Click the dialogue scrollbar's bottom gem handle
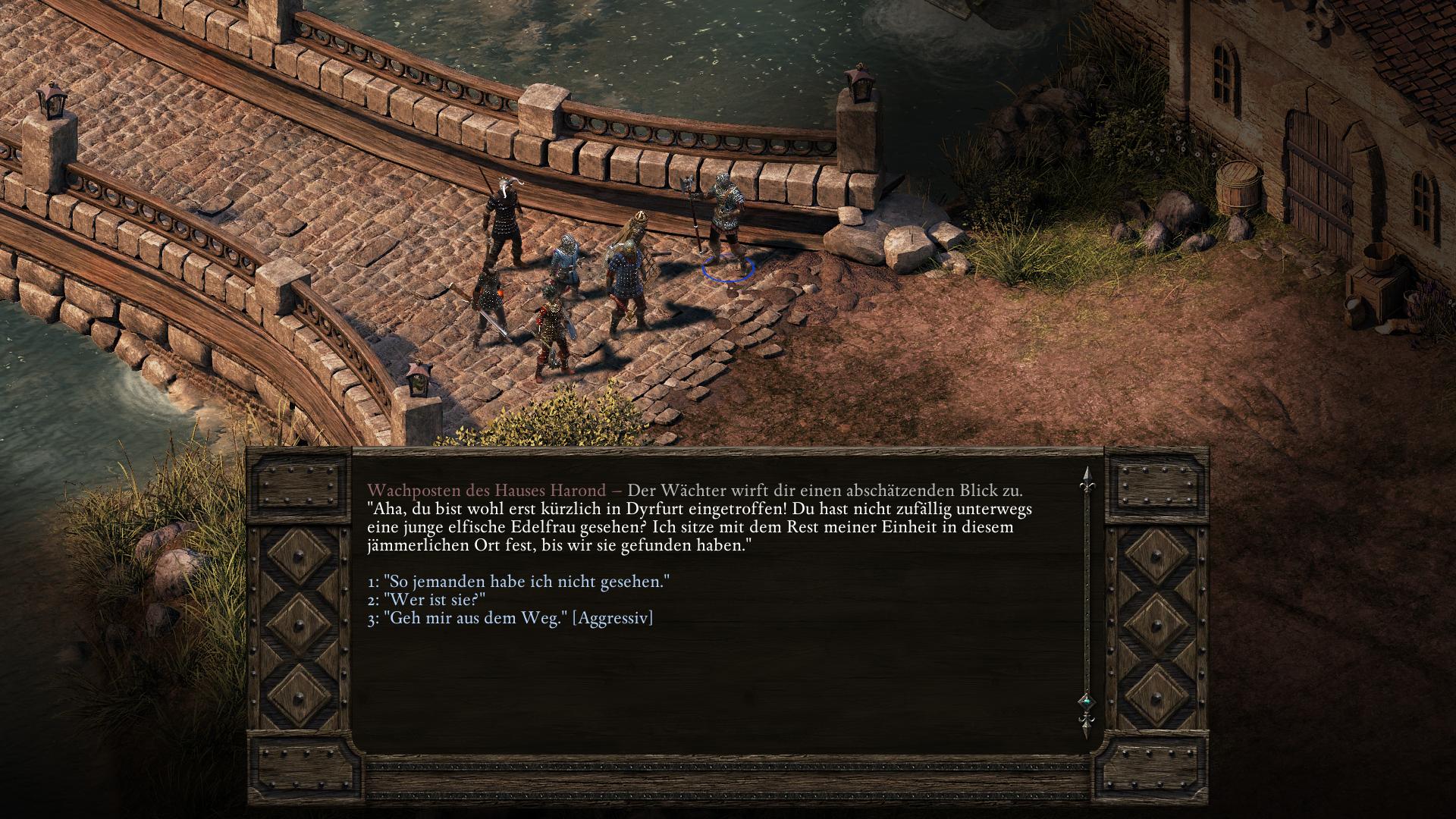 (1085, 701)
